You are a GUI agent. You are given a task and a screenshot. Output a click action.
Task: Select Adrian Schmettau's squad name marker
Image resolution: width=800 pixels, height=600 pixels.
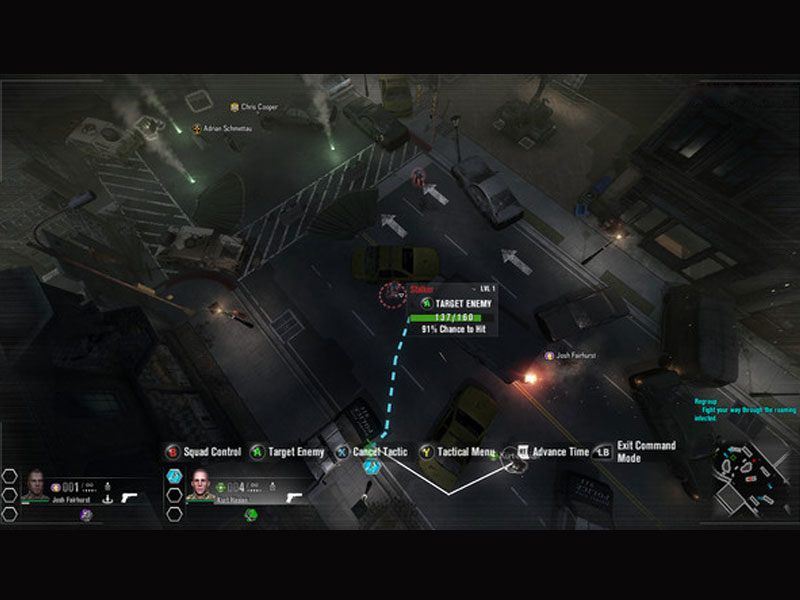pos(226,129)
